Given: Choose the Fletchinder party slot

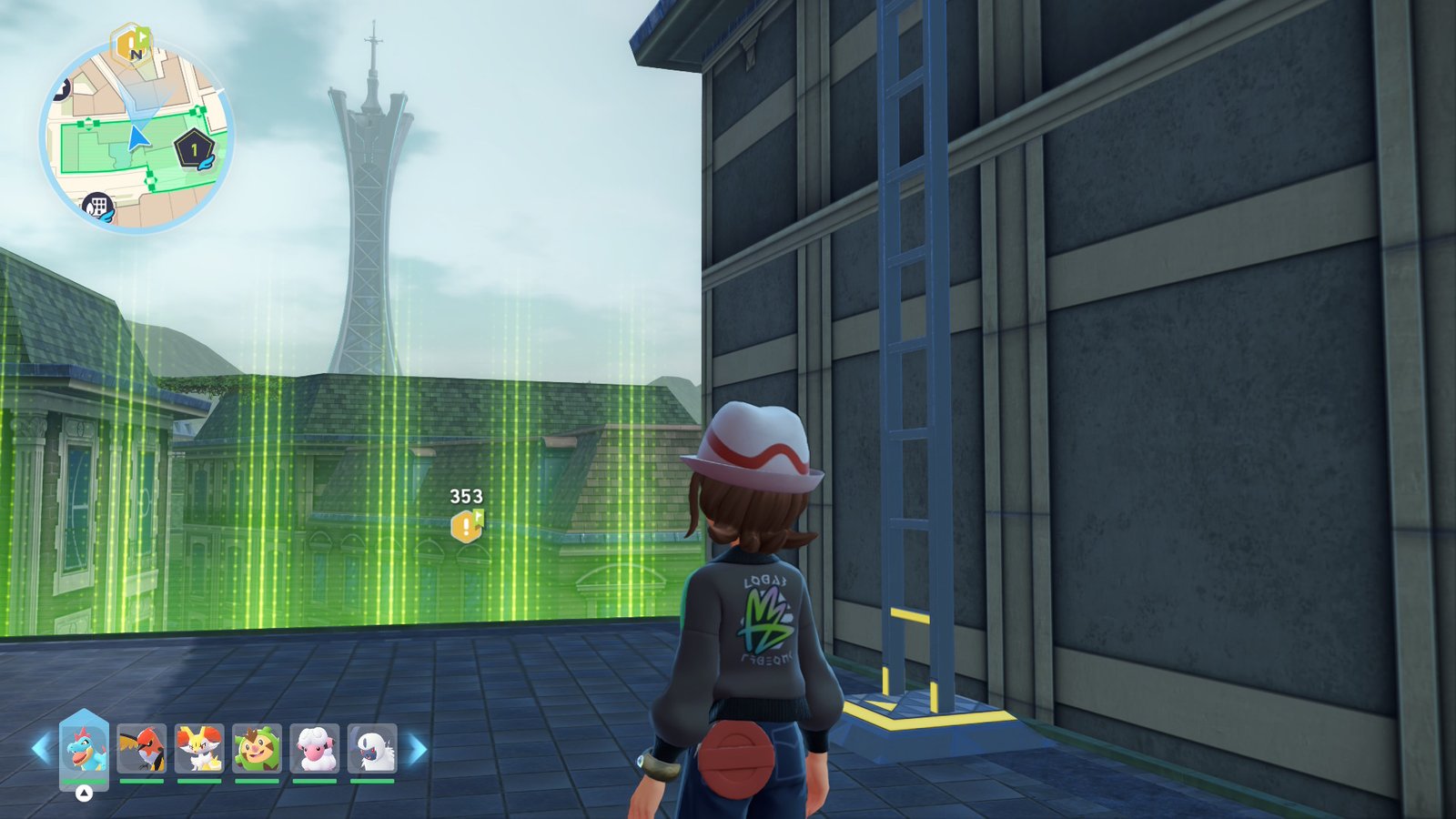Looking at the screenshot, I should point(141,748).
